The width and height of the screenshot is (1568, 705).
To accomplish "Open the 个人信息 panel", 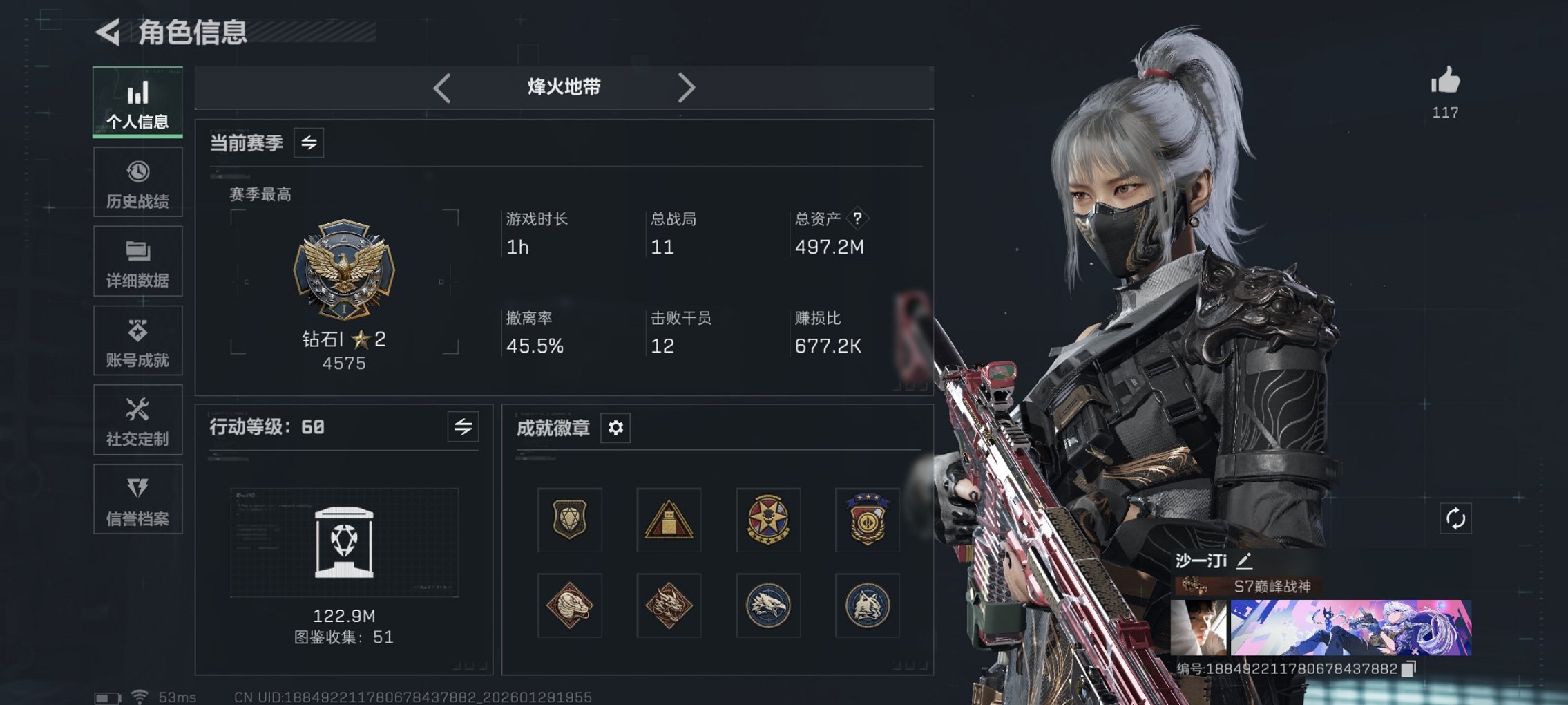I will (137, 102).
